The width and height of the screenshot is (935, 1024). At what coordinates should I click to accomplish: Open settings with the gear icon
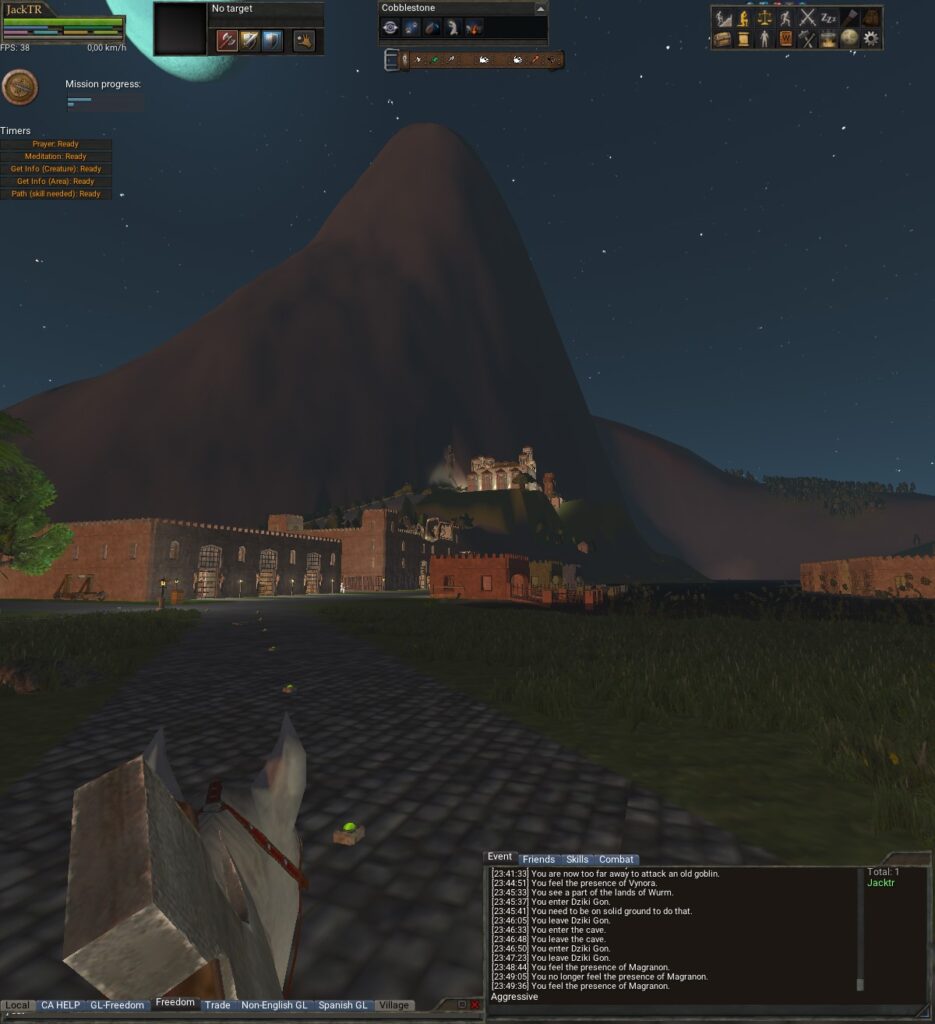coord(871,38)
